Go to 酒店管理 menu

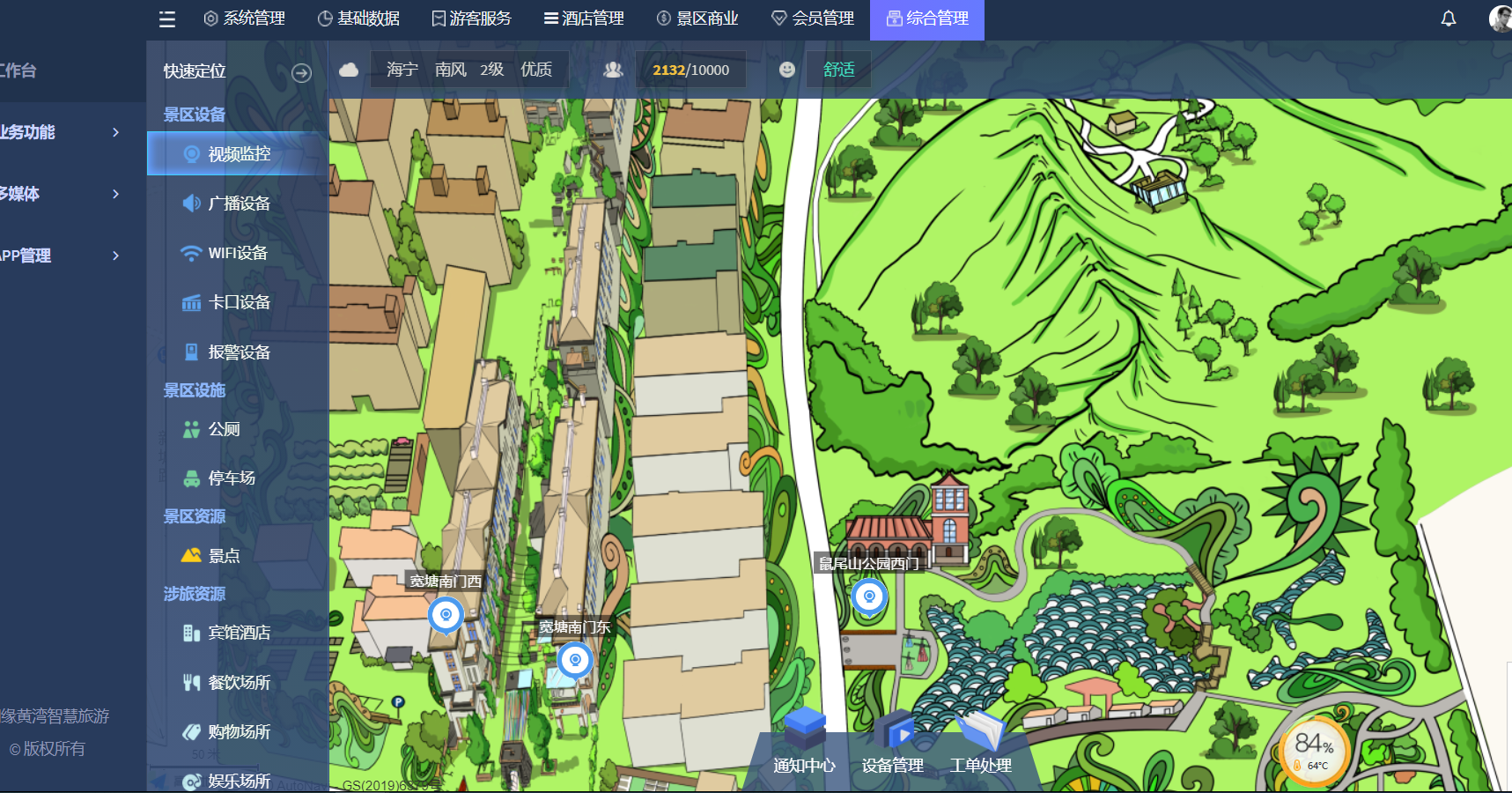pos(584,19)
